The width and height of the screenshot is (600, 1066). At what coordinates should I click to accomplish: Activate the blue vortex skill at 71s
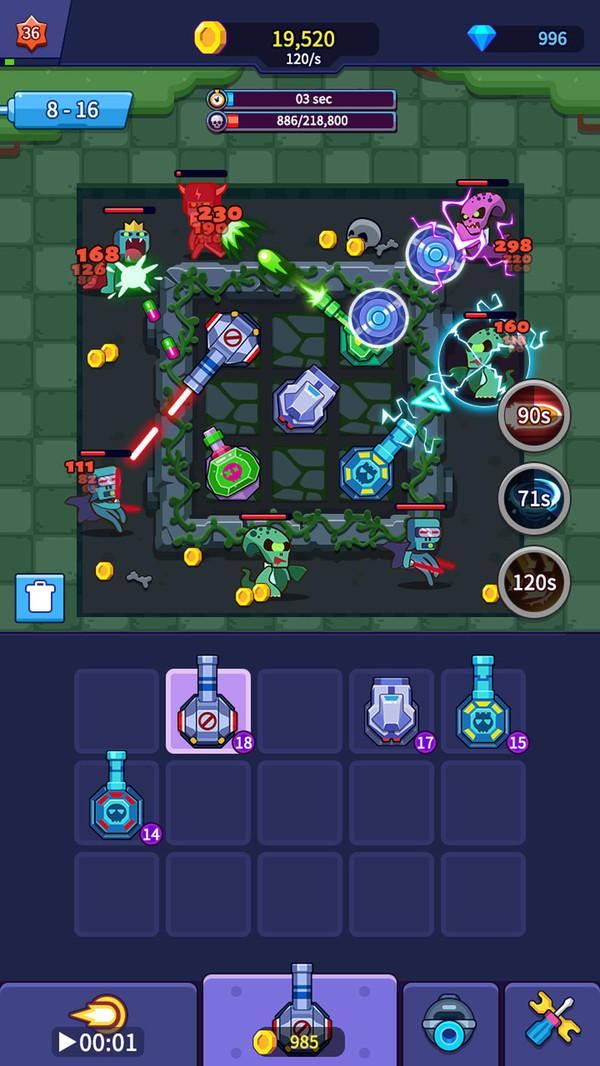pyautogui.click(x=534, y=497)
